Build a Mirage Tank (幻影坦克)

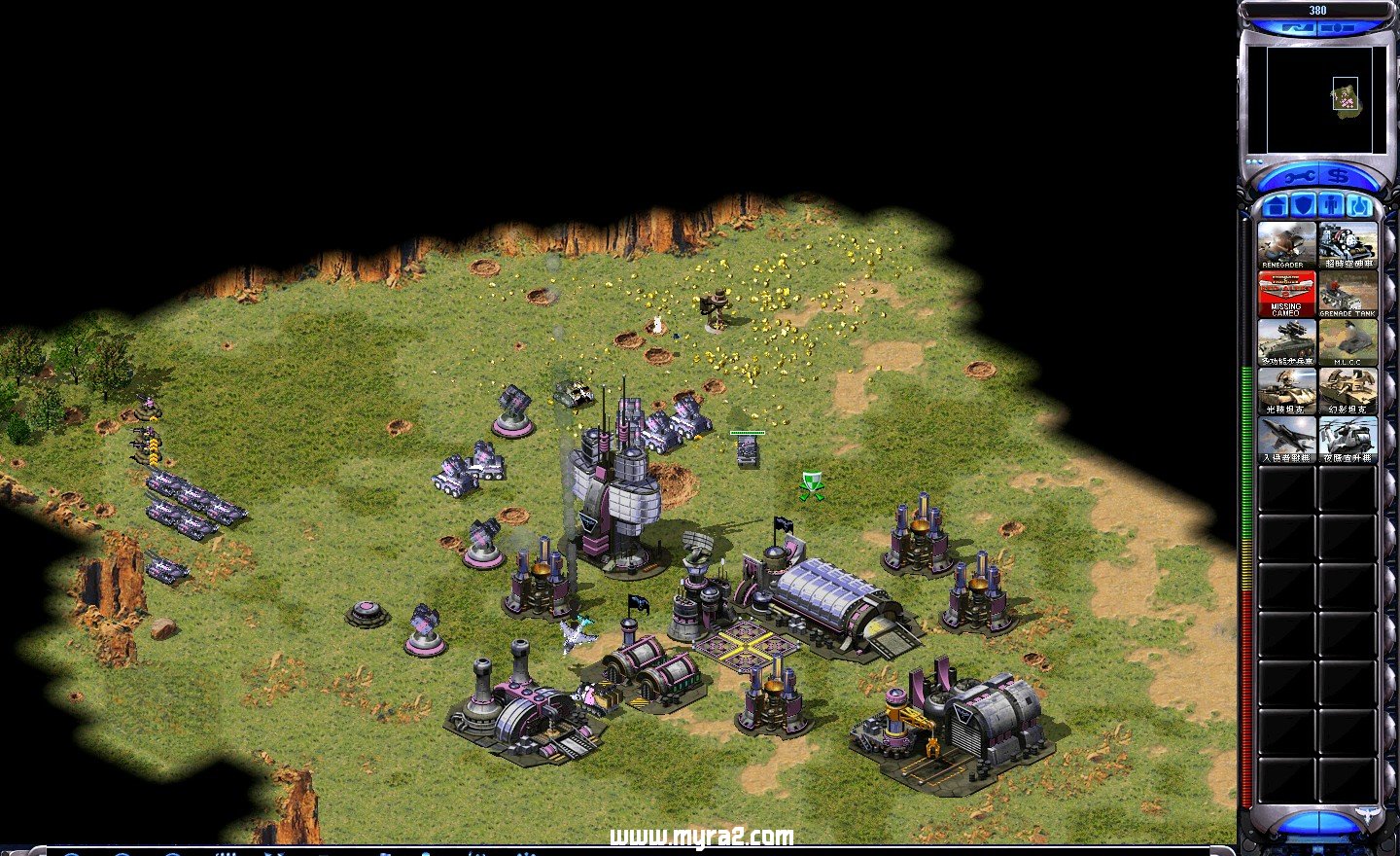(1347, 390)
